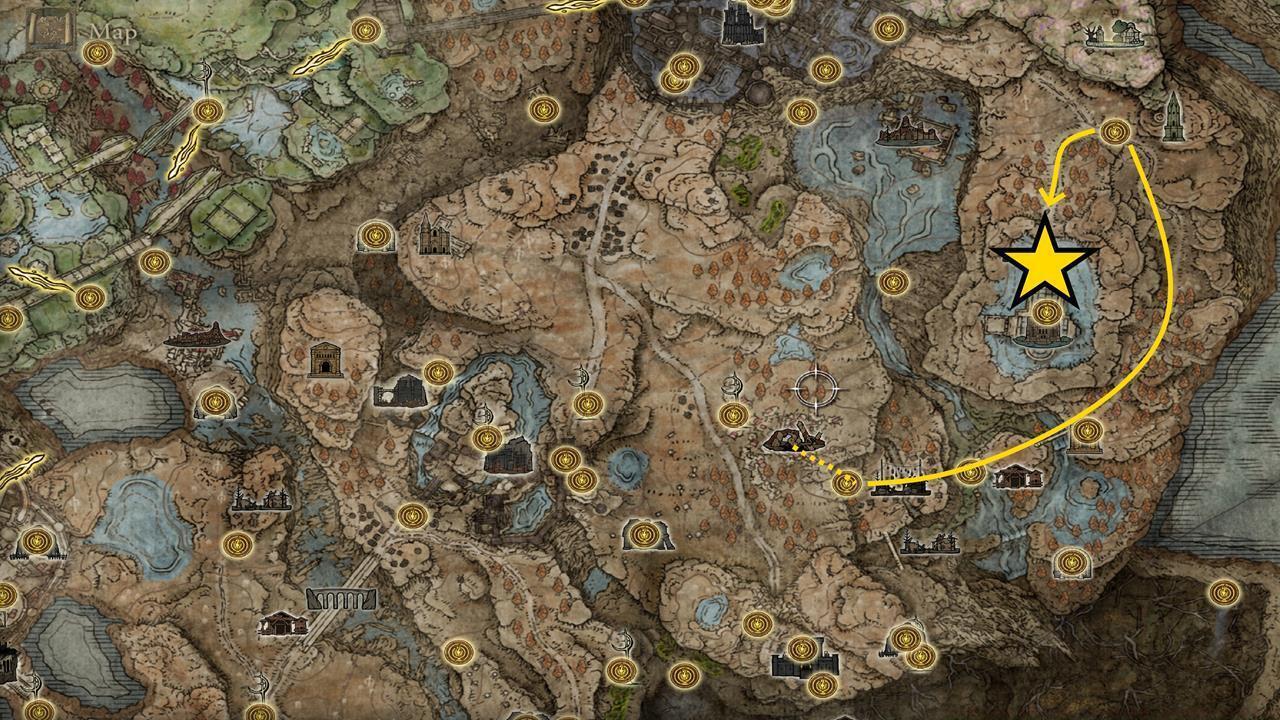Select the player position marker near the dotted path

coord(795,438)
